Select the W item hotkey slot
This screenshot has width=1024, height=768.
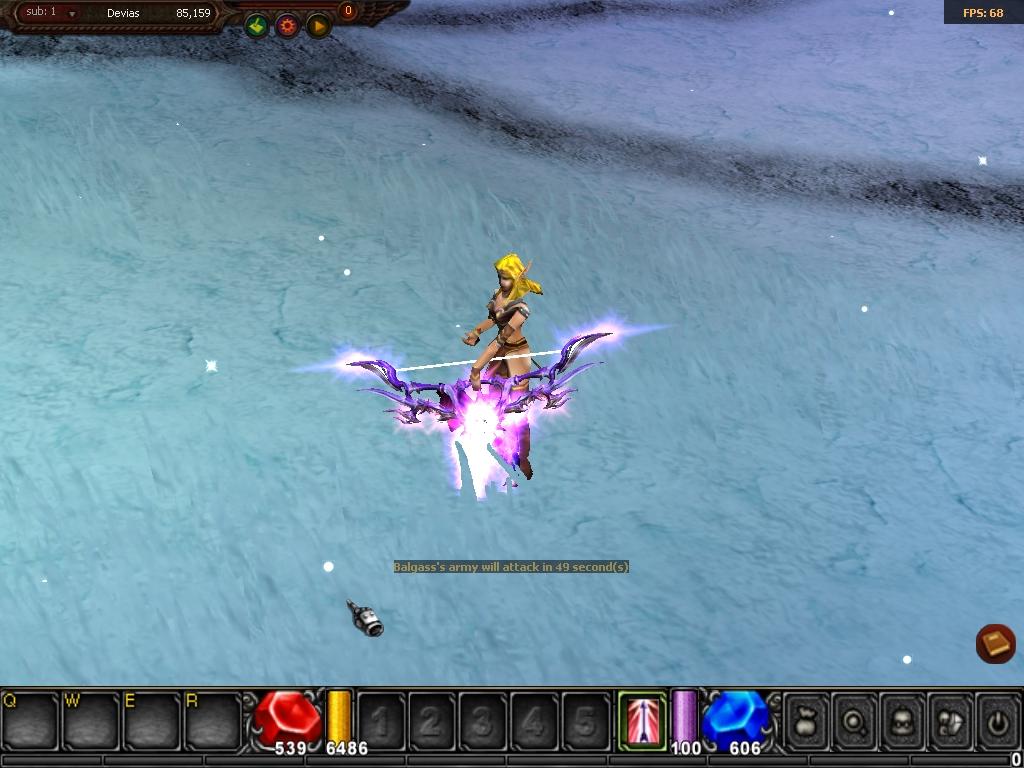(91, 719)
